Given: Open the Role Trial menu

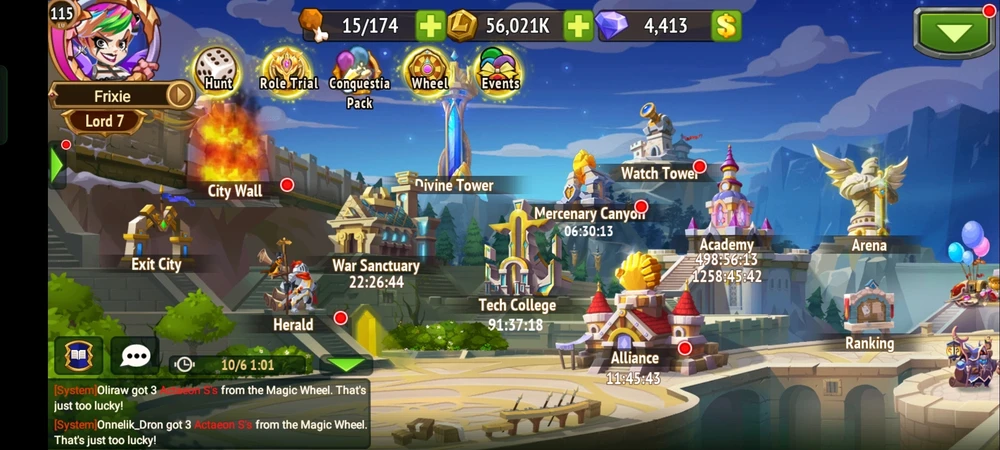Looking at the screenshot, I should 286,67.
